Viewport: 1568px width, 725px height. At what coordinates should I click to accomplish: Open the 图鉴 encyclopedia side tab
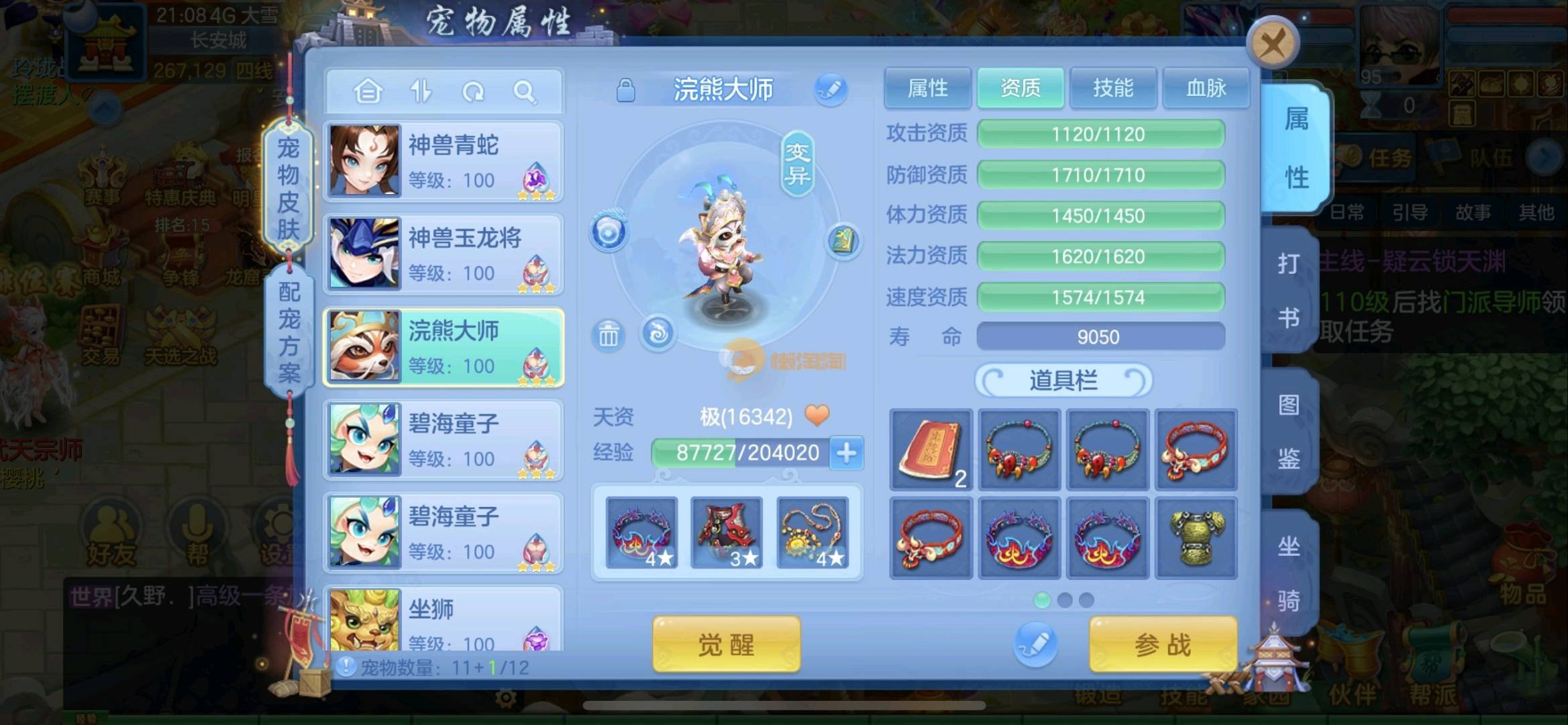pos(1288,432)
